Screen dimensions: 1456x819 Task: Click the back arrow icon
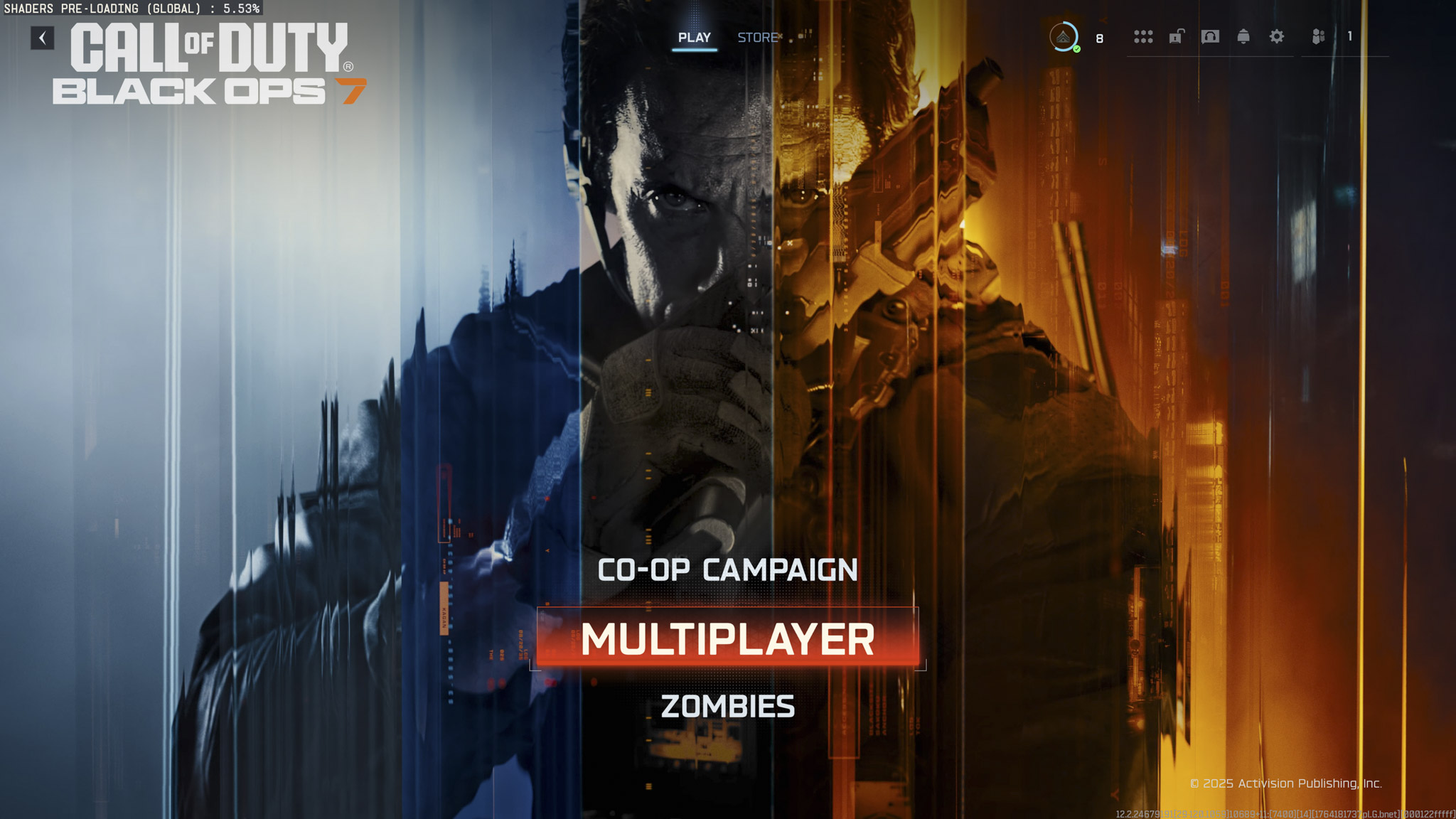pos(43,38)
